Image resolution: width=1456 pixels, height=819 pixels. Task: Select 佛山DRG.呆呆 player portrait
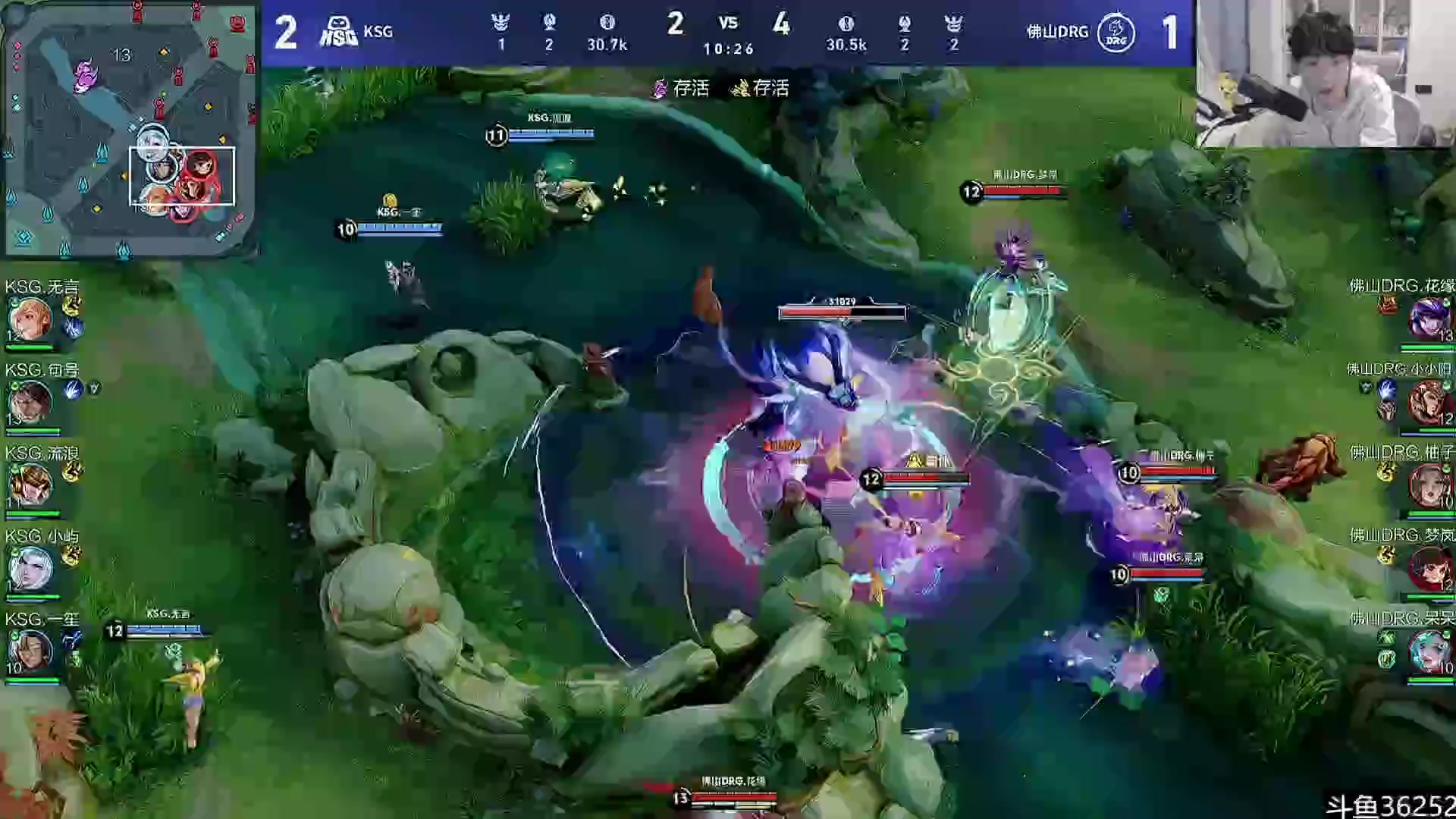1429,651
